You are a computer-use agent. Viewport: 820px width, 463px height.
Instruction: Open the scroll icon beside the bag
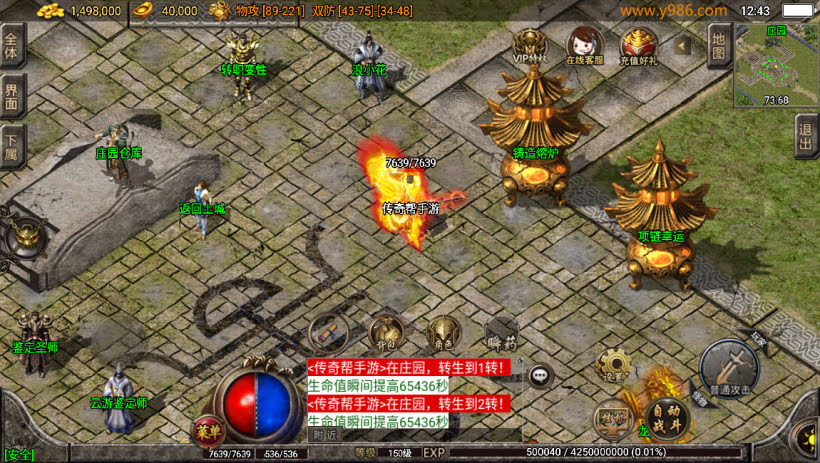tap(328, 332)
